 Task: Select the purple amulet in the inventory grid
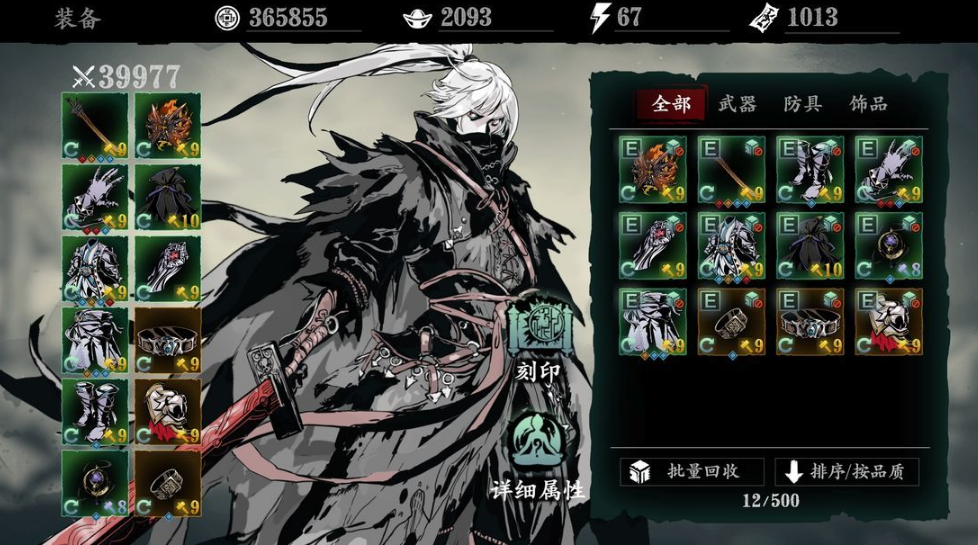coord(888,246)
